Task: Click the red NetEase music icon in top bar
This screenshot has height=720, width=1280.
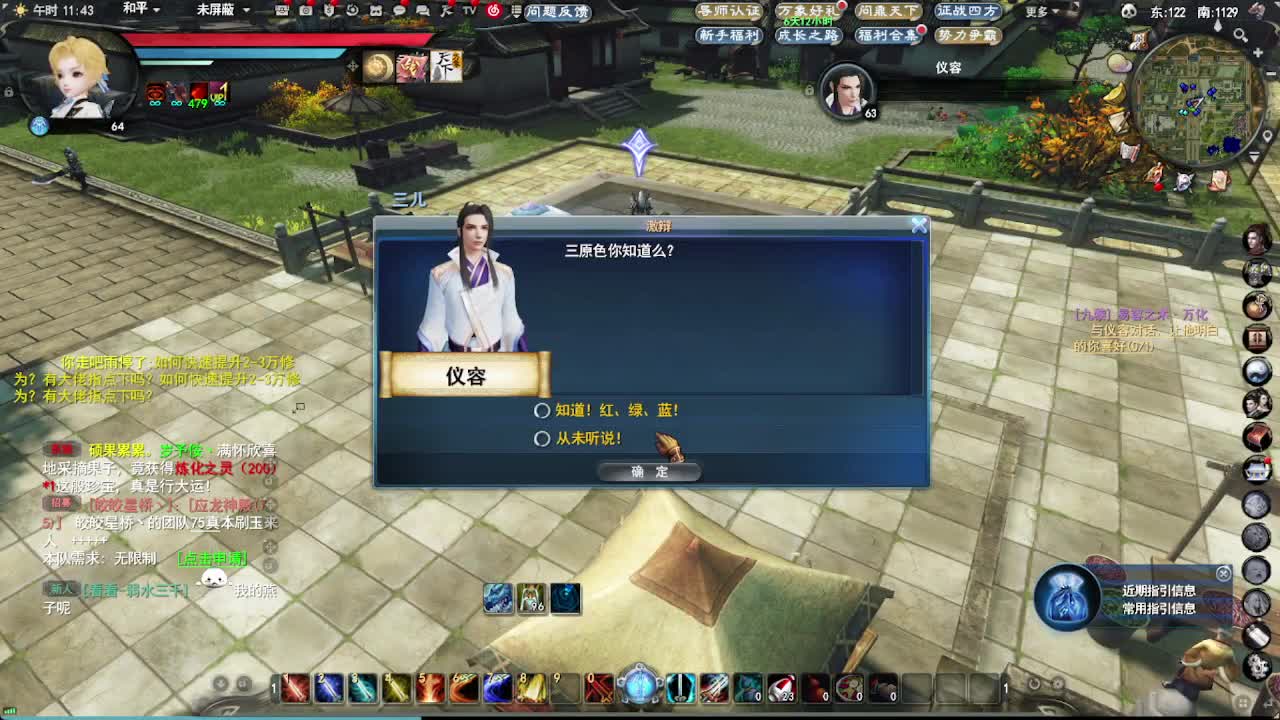Action: (494, 11)
